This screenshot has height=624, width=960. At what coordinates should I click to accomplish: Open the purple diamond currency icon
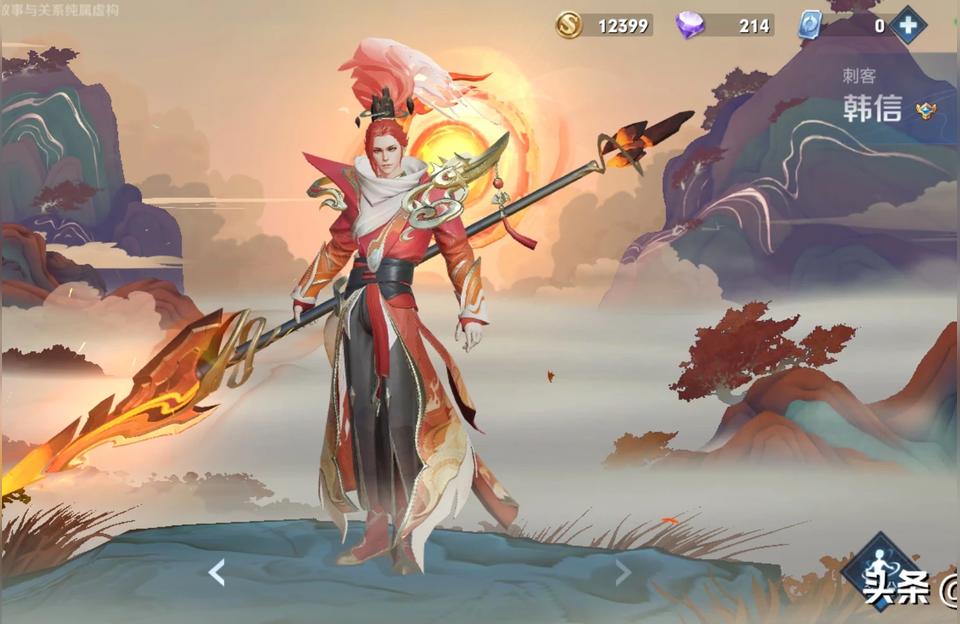pos(690,25)
